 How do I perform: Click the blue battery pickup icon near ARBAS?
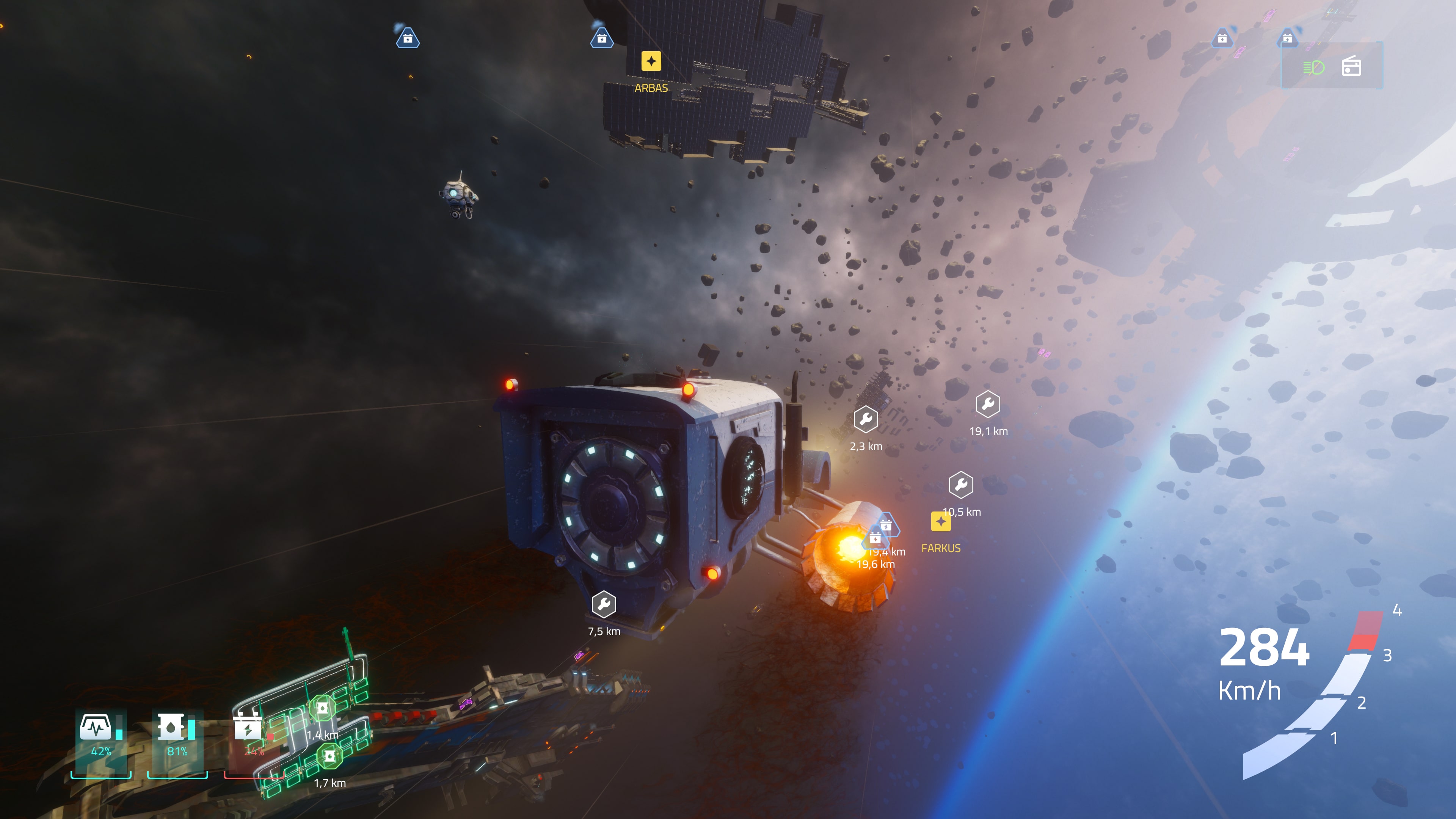coord(602,38)
